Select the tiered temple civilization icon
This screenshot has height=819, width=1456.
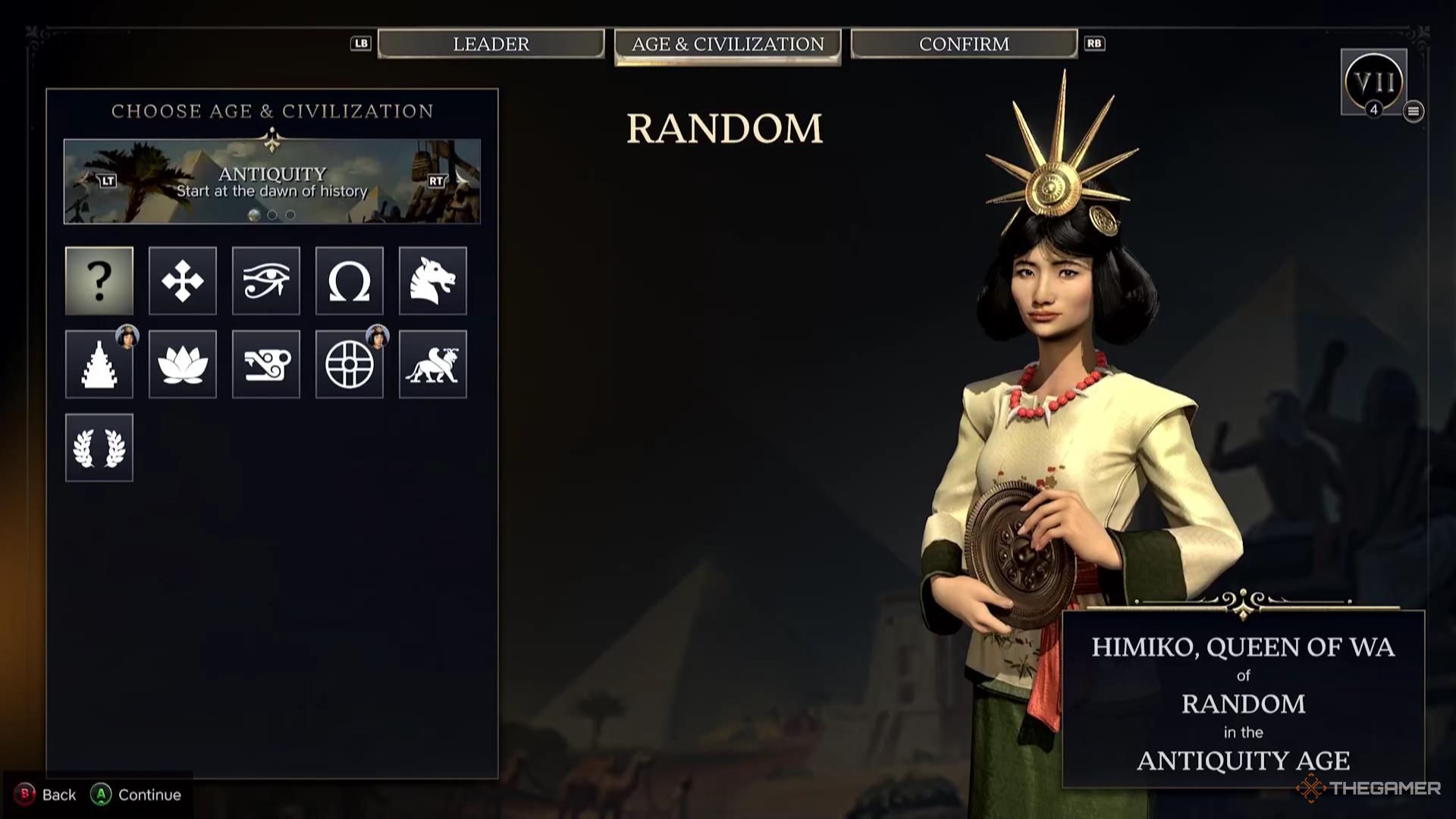(x=99, y=364)
